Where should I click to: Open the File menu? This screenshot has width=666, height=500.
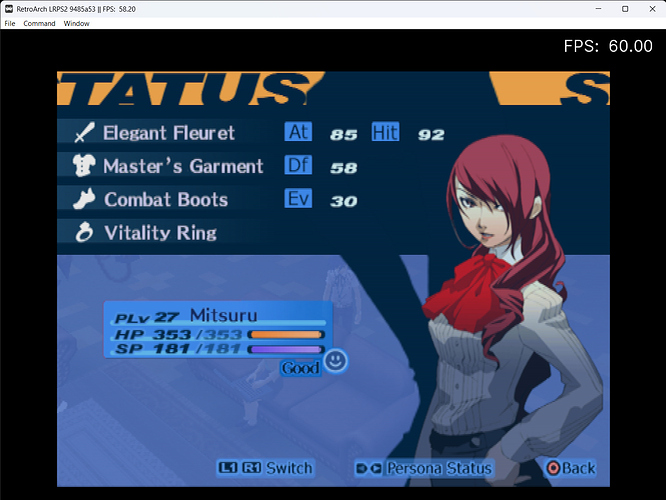click(x=10, y=23)
